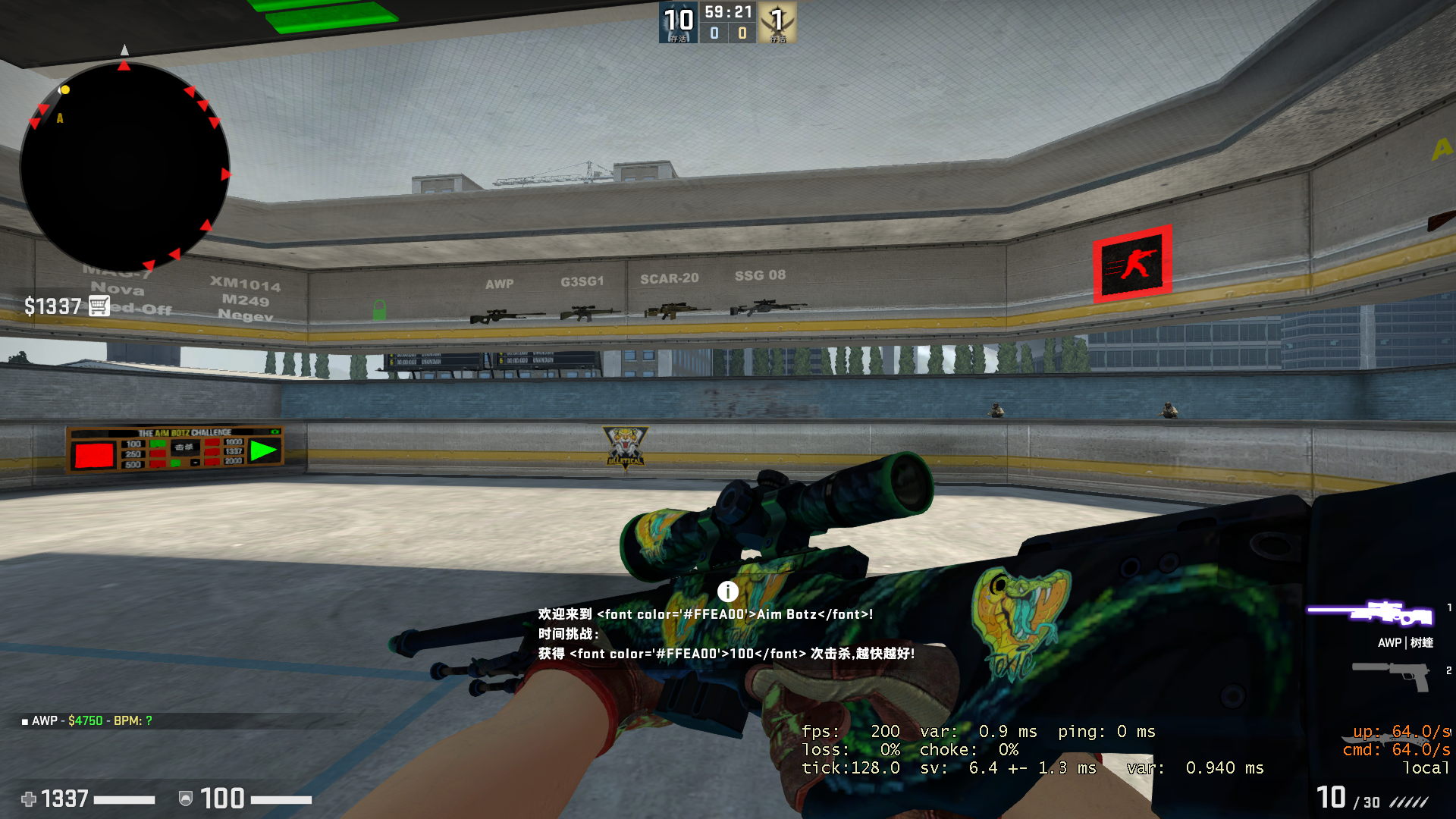Screen dimensions: 1456x819
Task: Select the G3SG1 rifle on the wall
Action: [588, 312]
